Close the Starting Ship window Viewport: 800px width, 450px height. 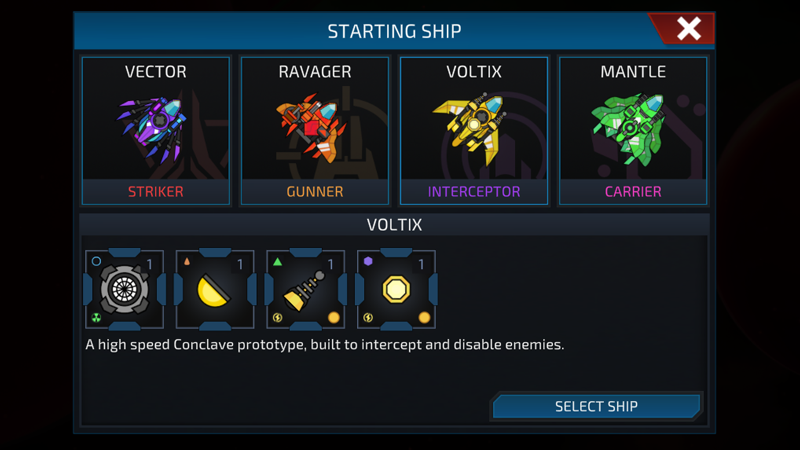point(688,29)
